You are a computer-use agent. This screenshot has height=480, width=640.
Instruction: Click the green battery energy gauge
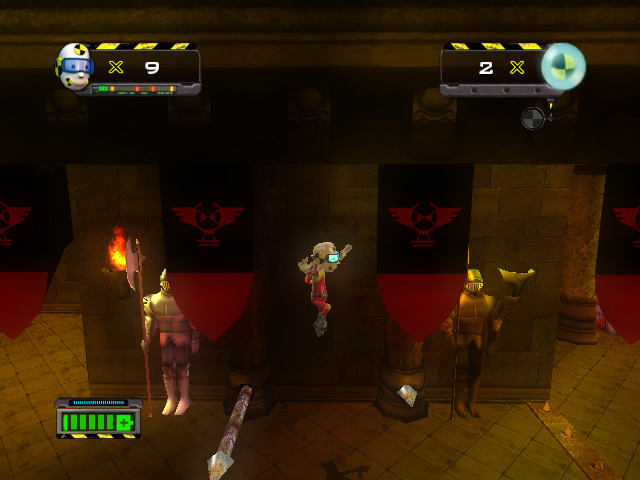98,420
